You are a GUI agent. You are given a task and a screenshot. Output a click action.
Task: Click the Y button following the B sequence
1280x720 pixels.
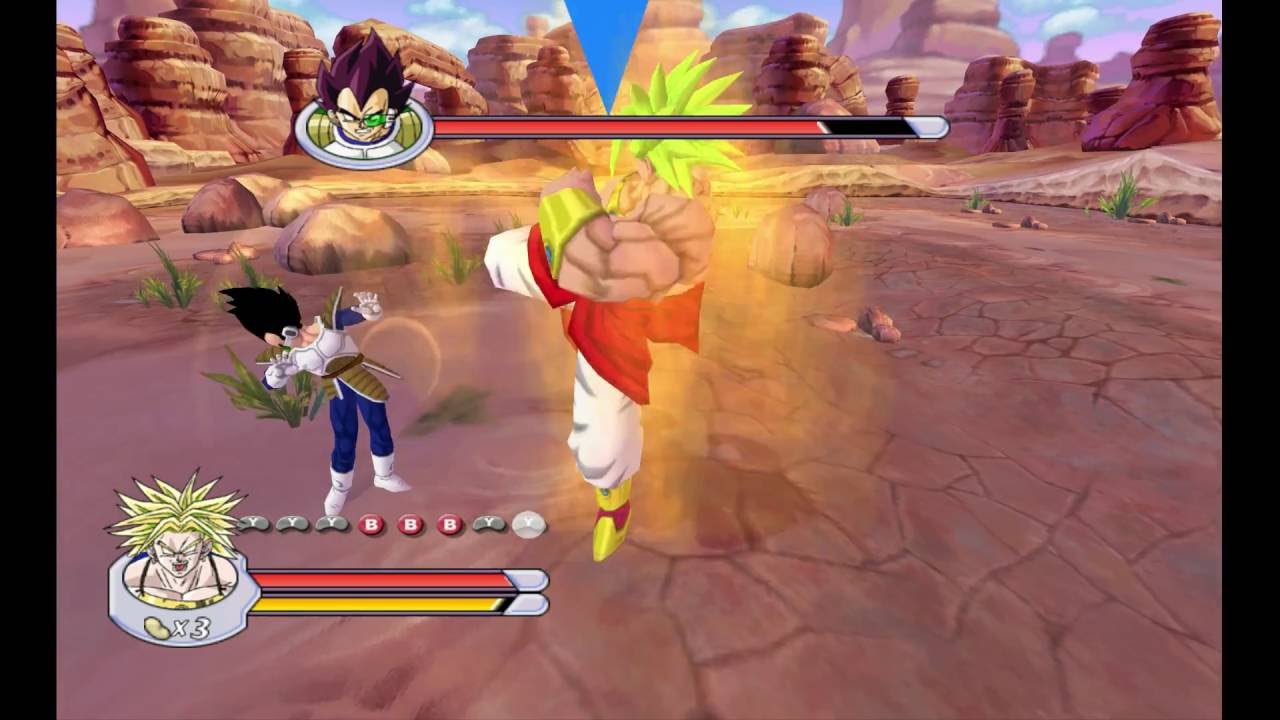(489, 523)
